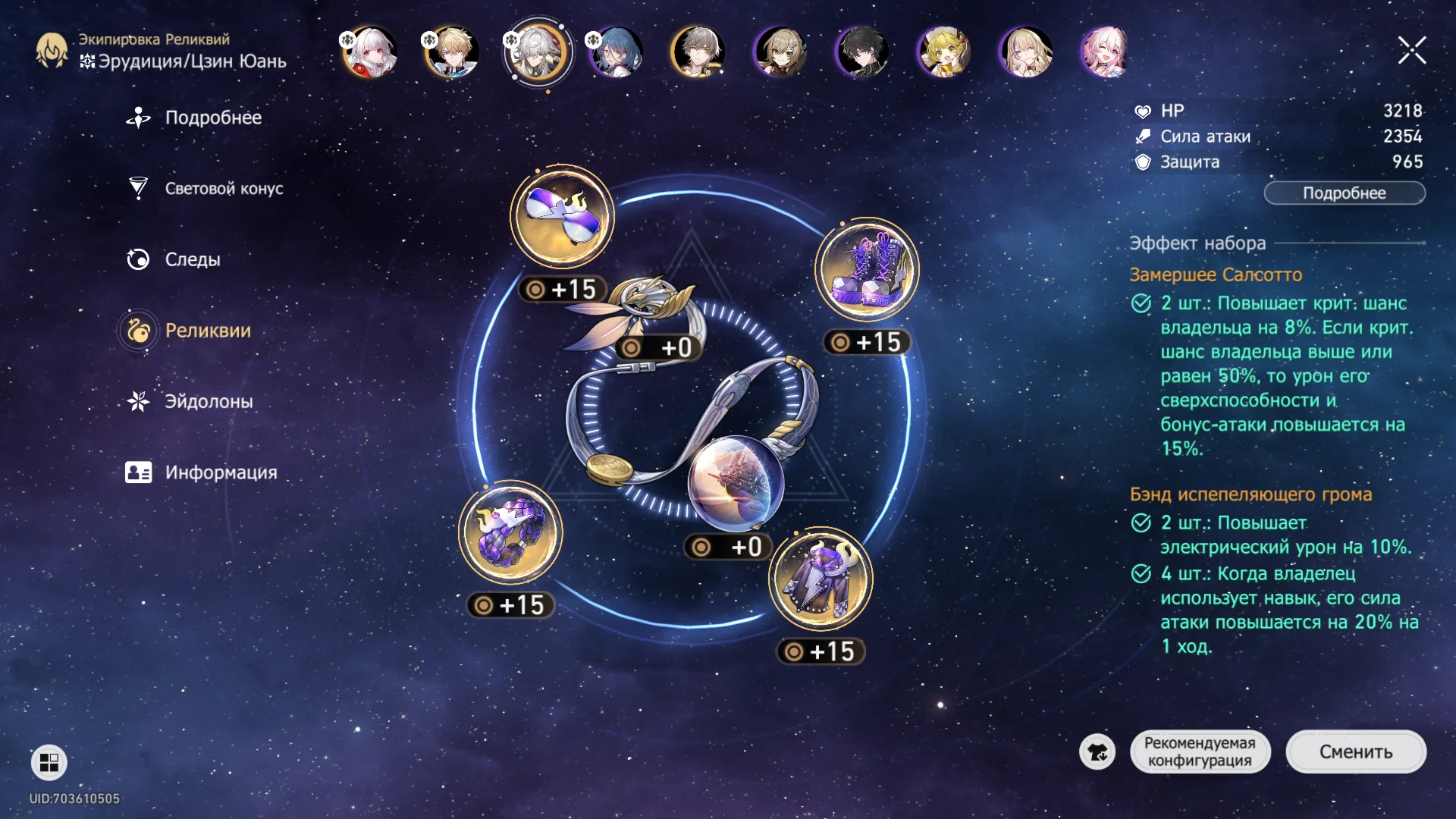
Task: Click the Сменить button
Action: coord(1355,752)
